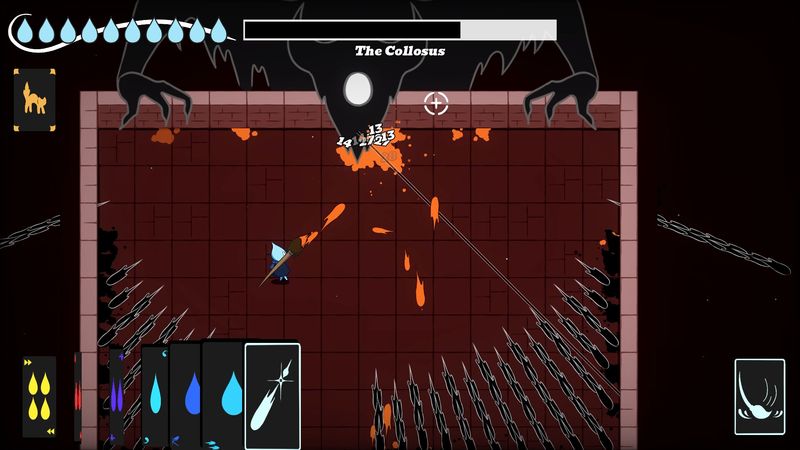This screenshot has height=450, width=800.
Task: Select the orange cat card
Action: pyautogui.click(x=34, y=100)
